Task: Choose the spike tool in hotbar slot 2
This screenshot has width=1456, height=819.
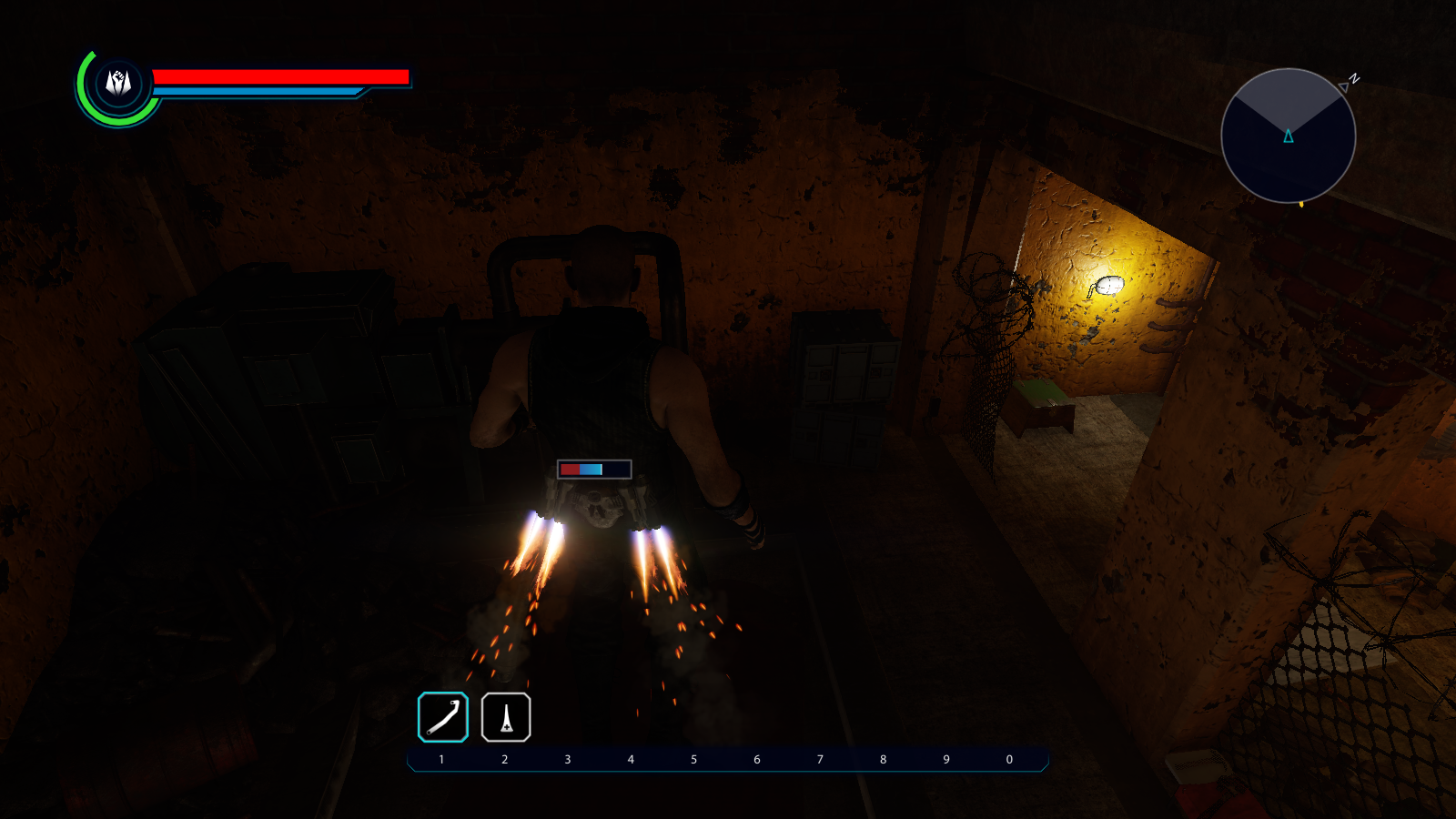Action: click(x=506, y=717)
